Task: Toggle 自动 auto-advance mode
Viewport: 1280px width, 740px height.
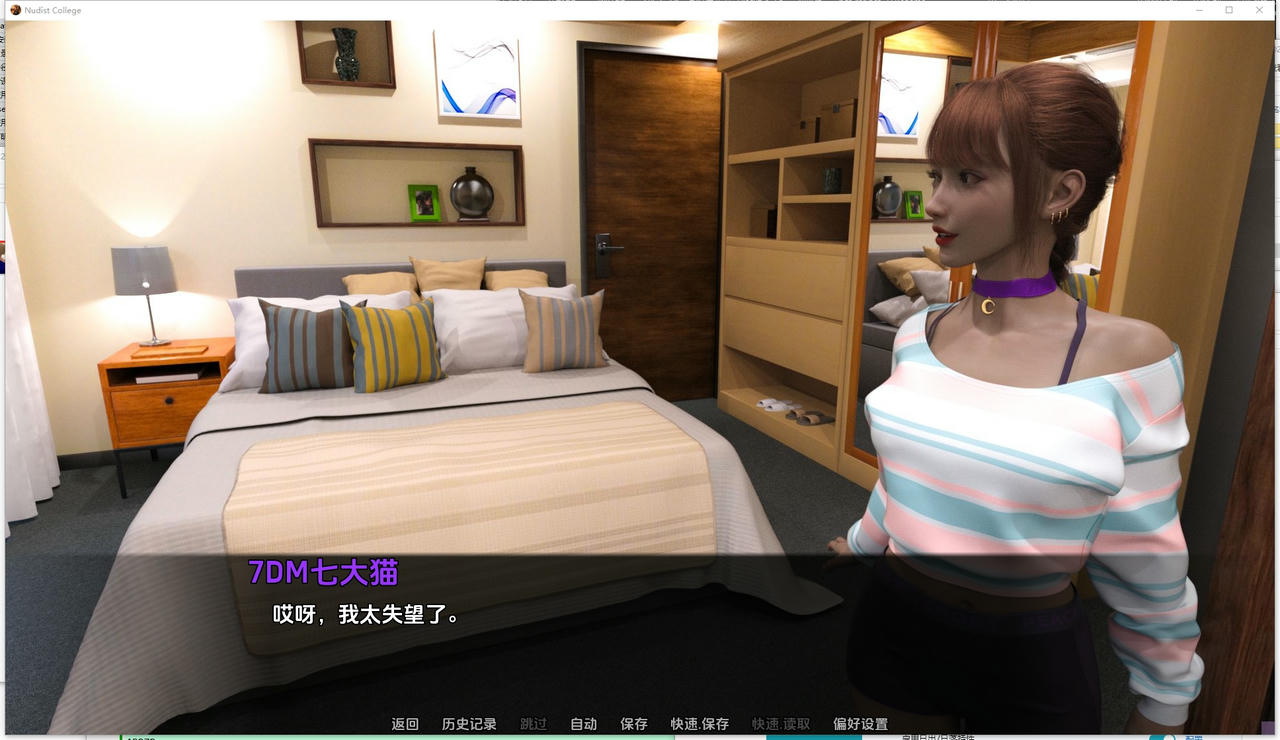Action: click(583, 723)
